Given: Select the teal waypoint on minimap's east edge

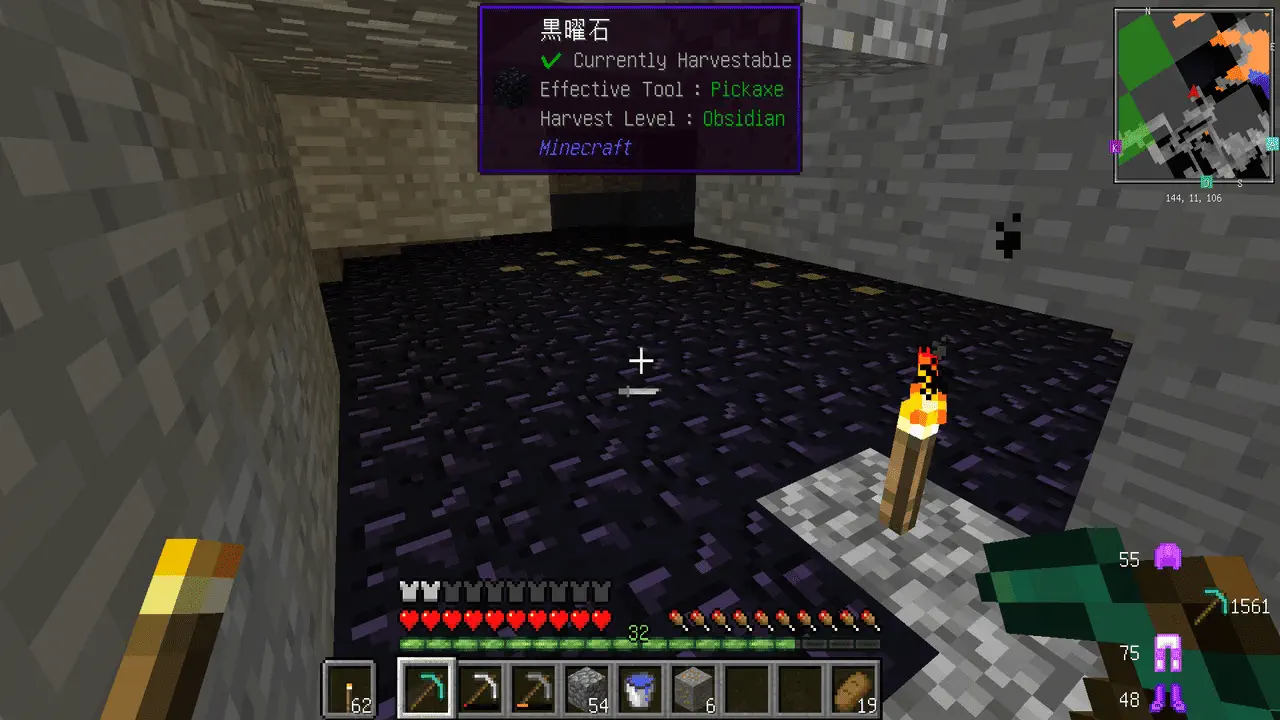Looking at the screenshot, I should point(1272,144).
